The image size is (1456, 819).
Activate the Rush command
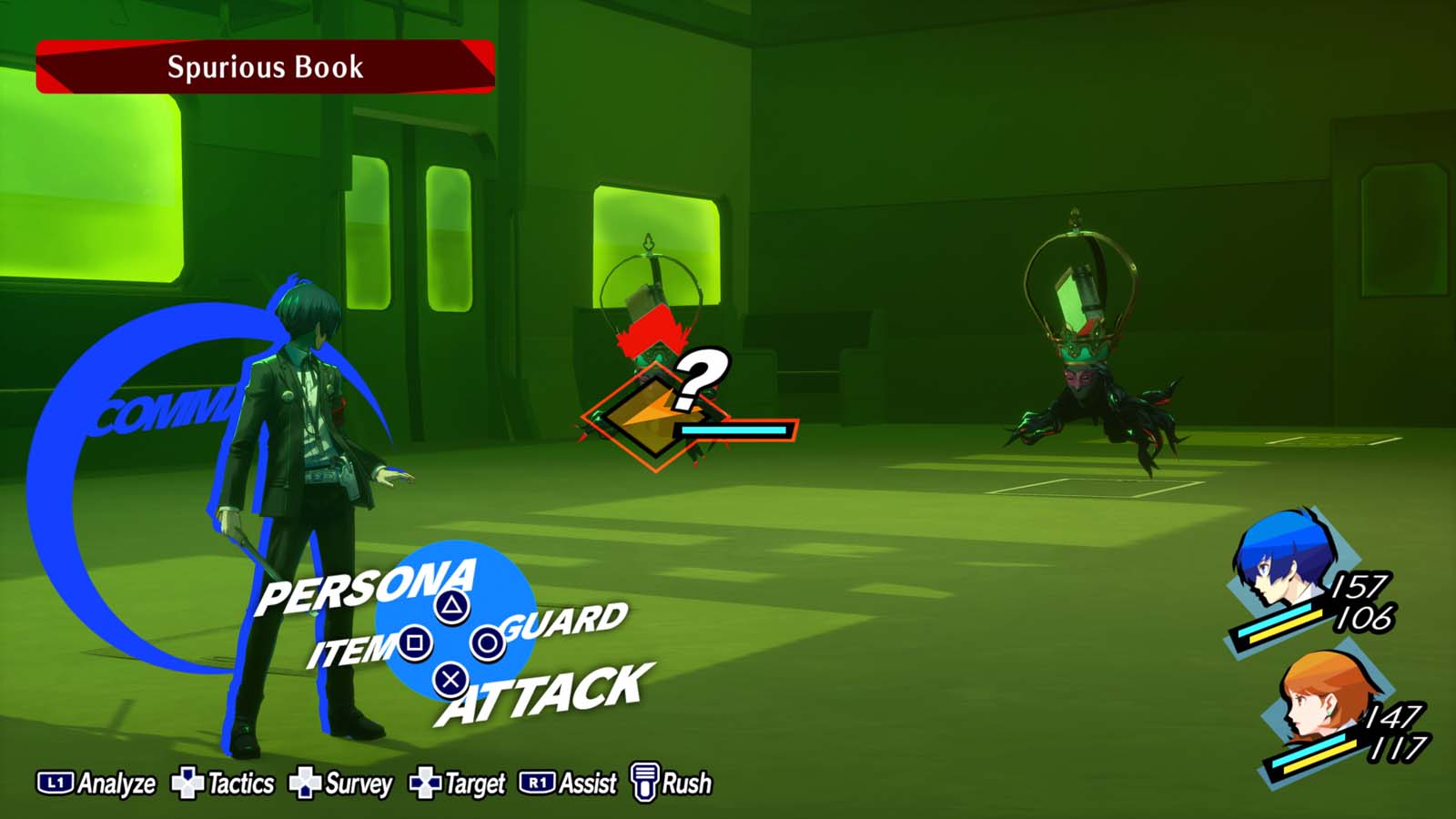(x=686, y=781)
